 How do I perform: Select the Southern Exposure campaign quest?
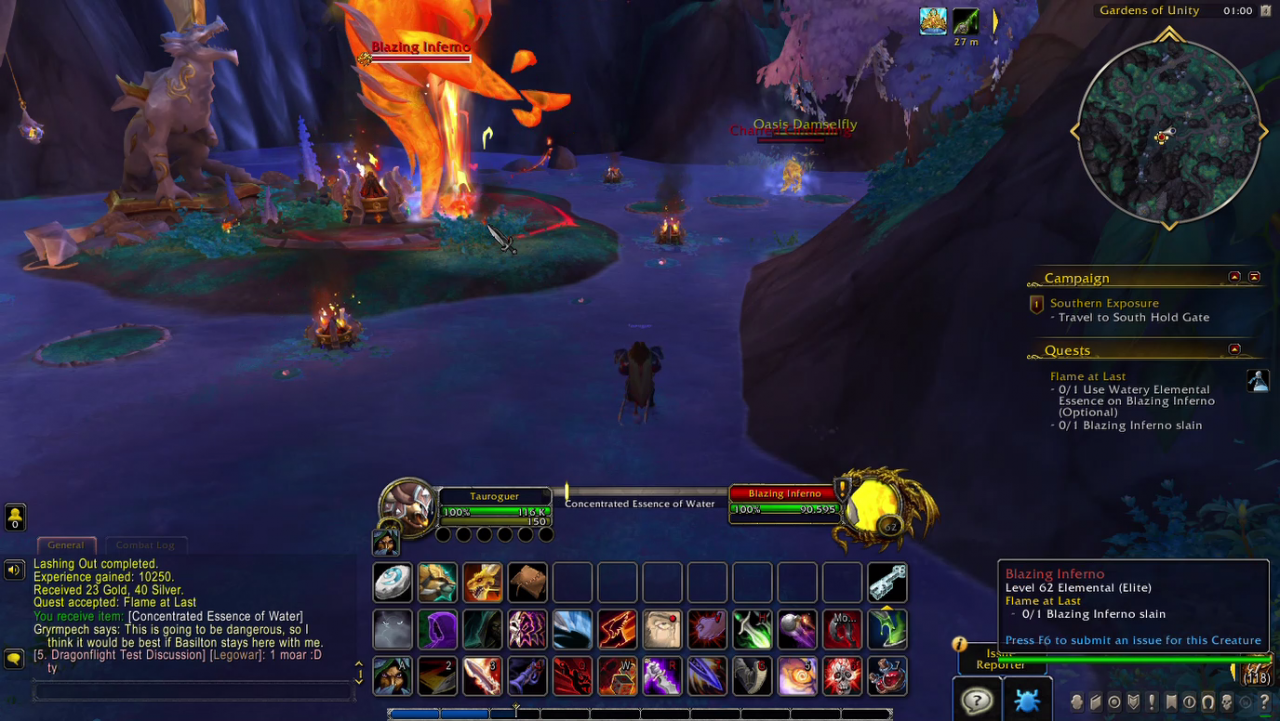tap(1104, 303)
